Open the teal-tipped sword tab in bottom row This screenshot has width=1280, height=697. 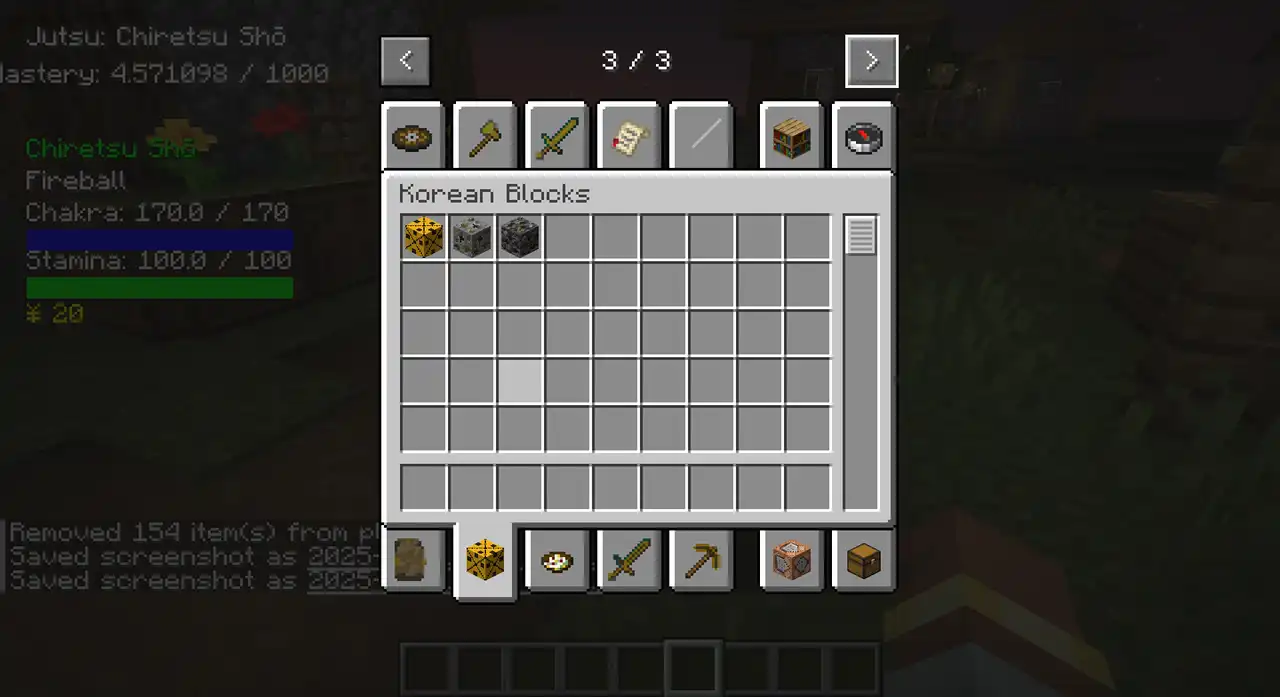[x=629, y=560]
